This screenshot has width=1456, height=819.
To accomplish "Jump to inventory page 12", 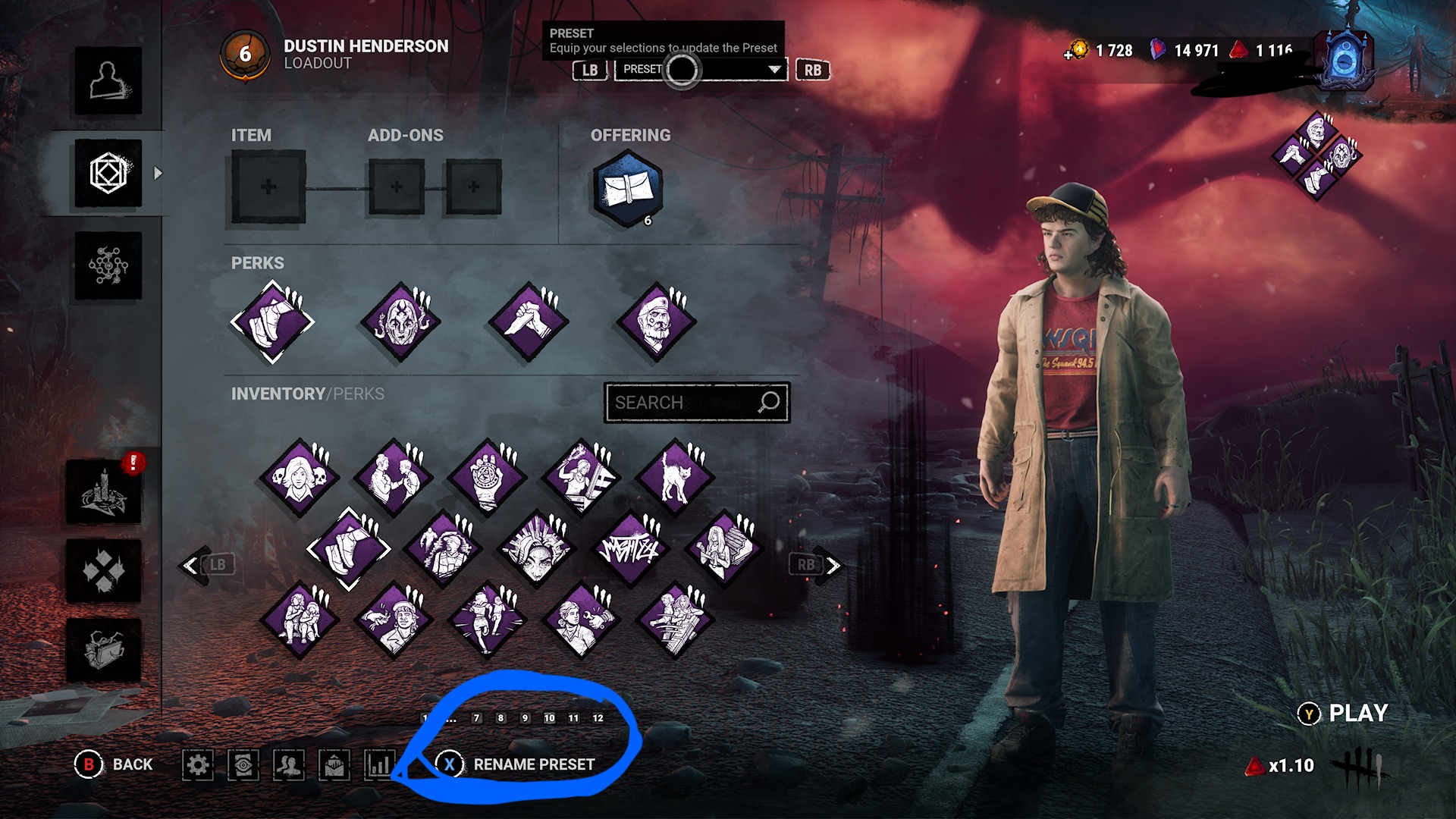I will 598,718.
